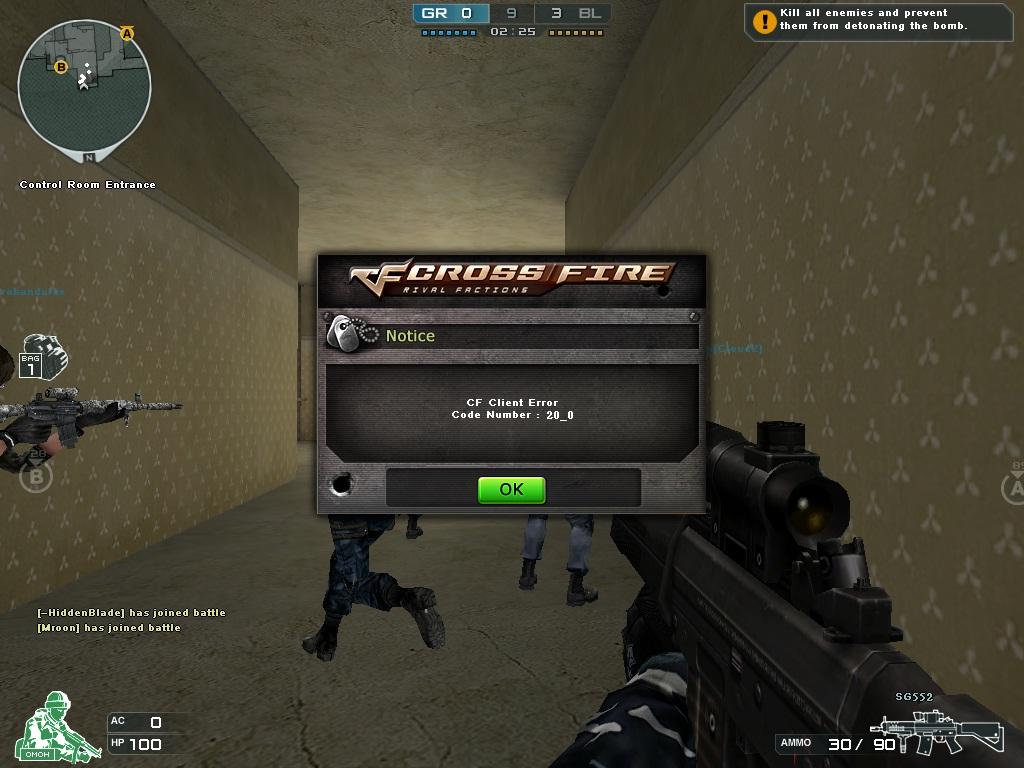Confirm the error notice with OK
The image size is (1024, 768).
click(x=511, y=489)
